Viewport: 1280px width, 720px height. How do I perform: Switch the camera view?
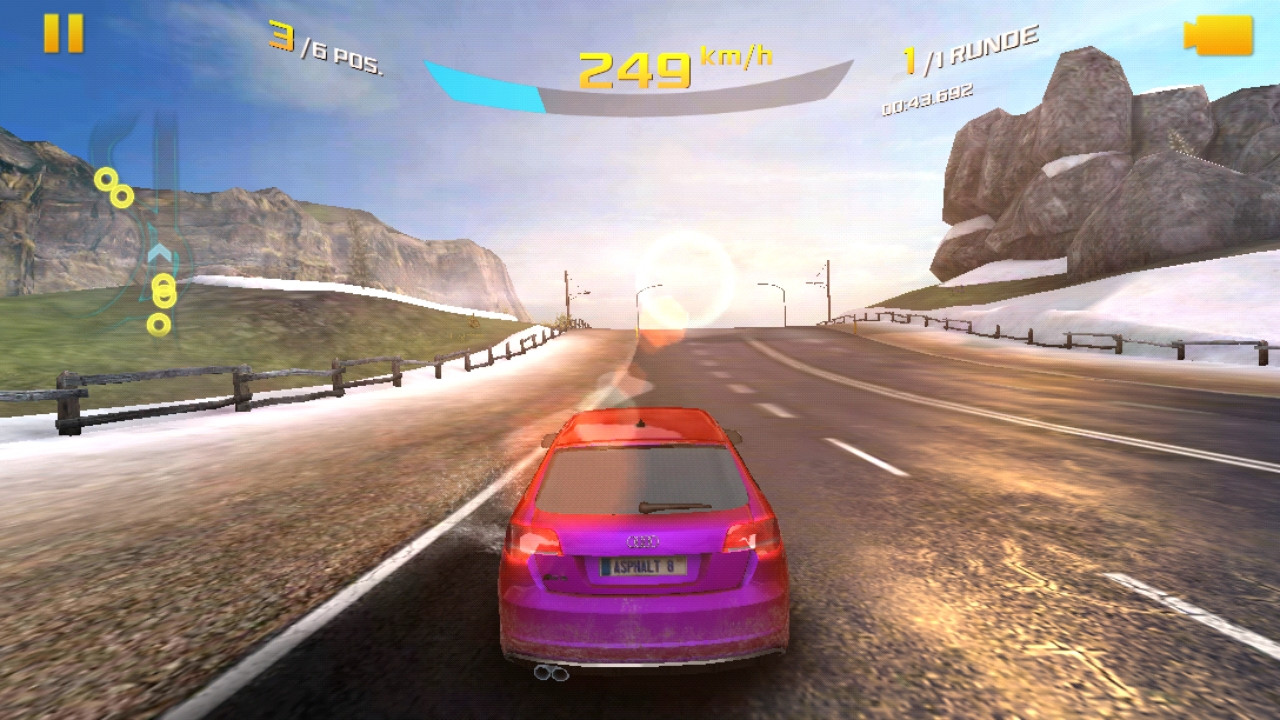point(1218,36)
